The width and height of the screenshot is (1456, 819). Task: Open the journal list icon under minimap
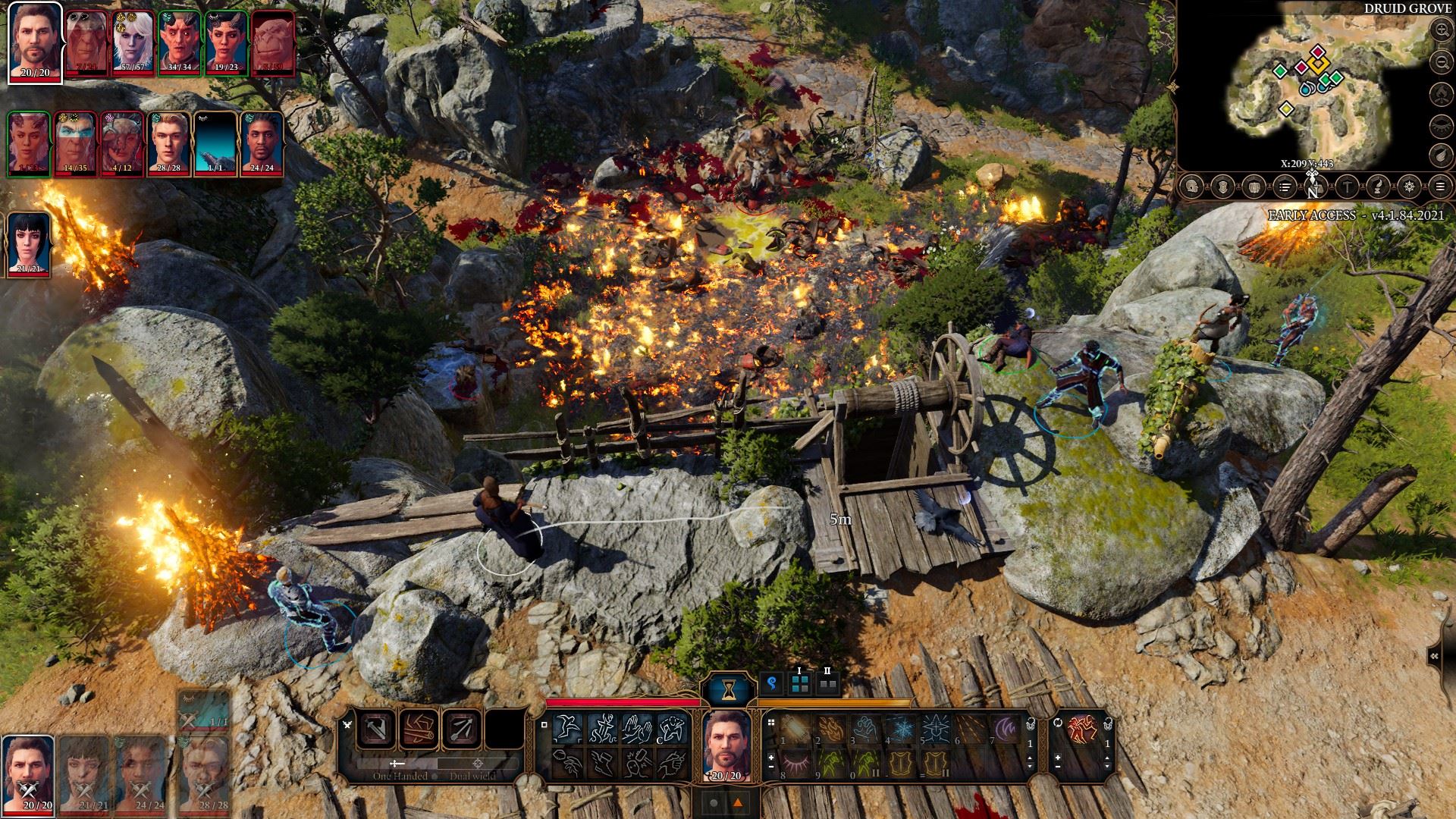[x=1285, y=187]
